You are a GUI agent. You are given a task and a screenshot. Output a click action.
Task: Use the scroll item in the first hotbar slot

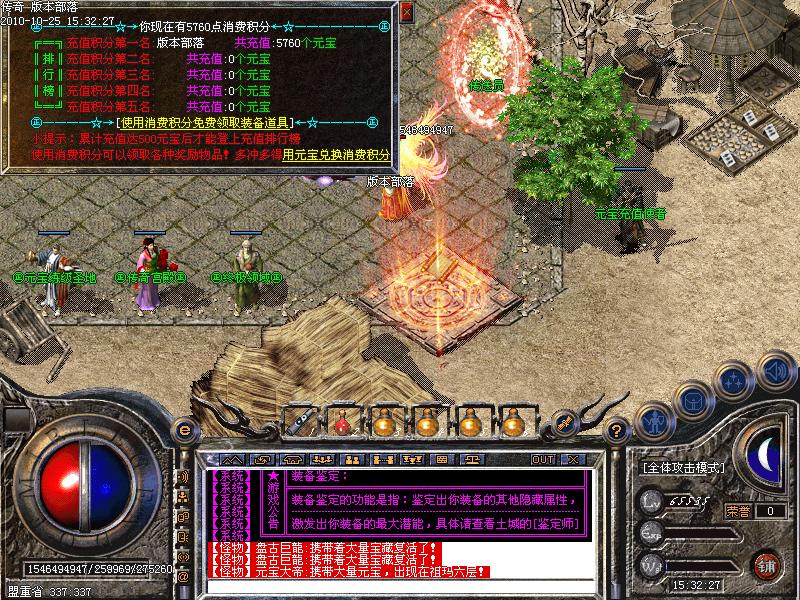(x=298, y=420)
